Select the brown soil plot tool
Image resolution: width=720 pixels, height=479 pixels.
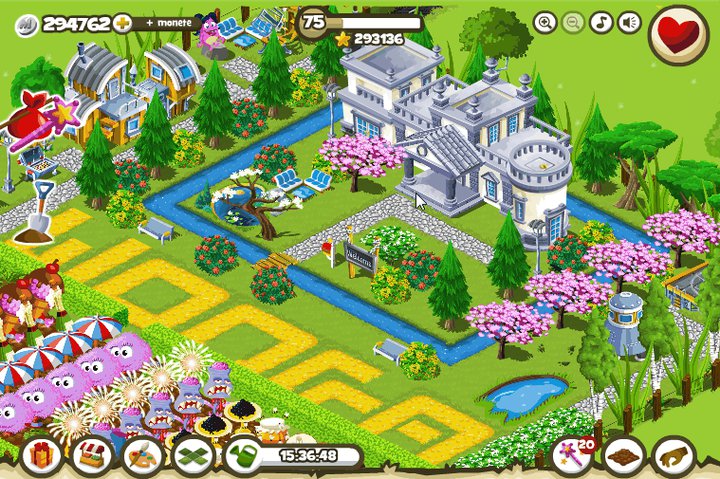pyautogui.click(x=624, y=456)
